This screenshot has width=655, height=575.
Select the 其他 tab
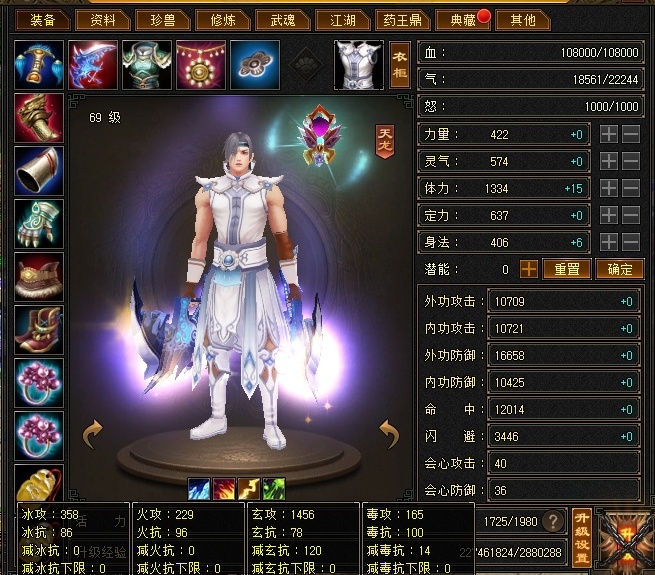tap(522, 19)
